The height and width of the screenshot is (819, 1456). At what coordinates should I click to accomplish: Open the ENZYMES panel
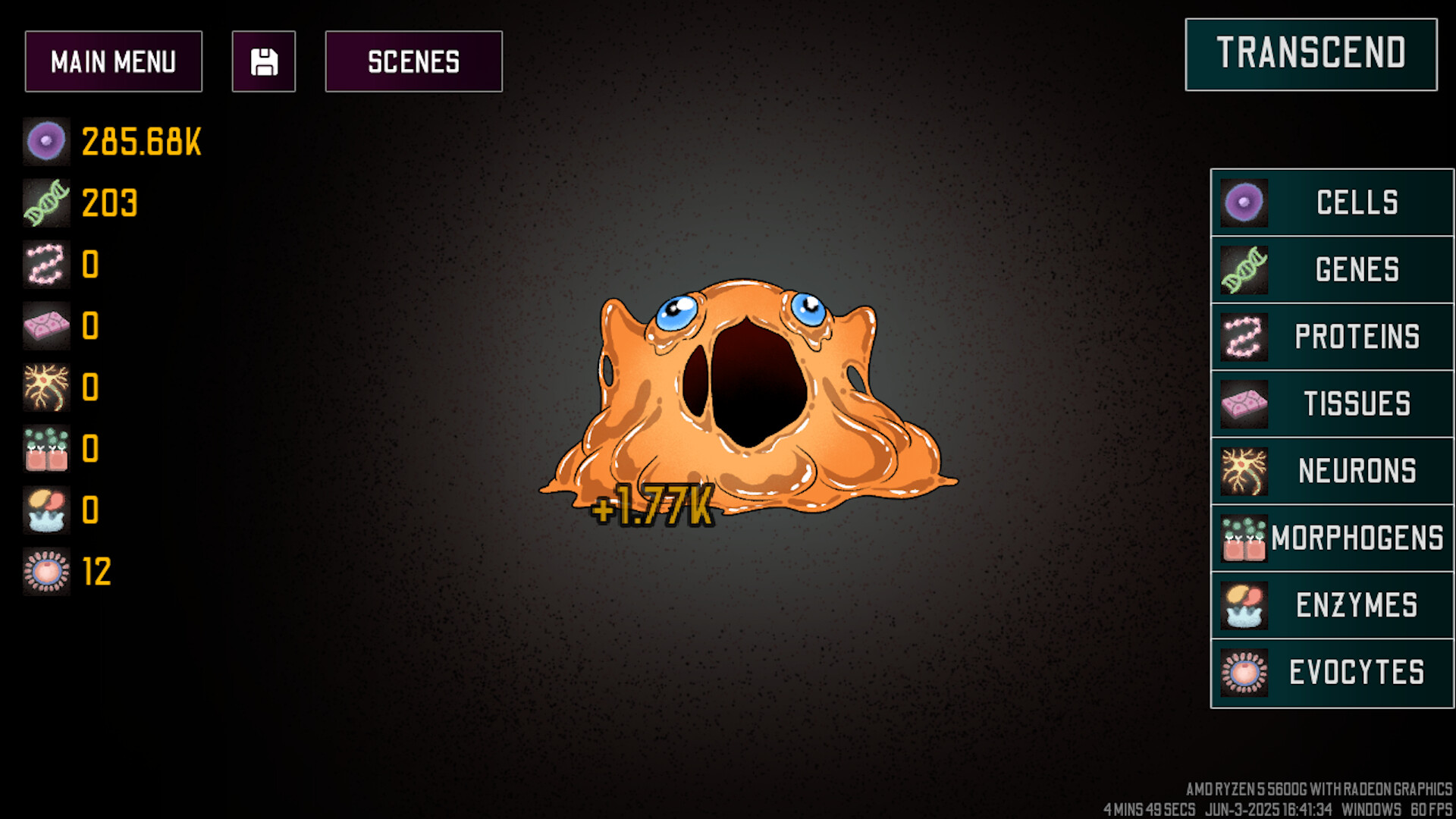[1332, 604]
